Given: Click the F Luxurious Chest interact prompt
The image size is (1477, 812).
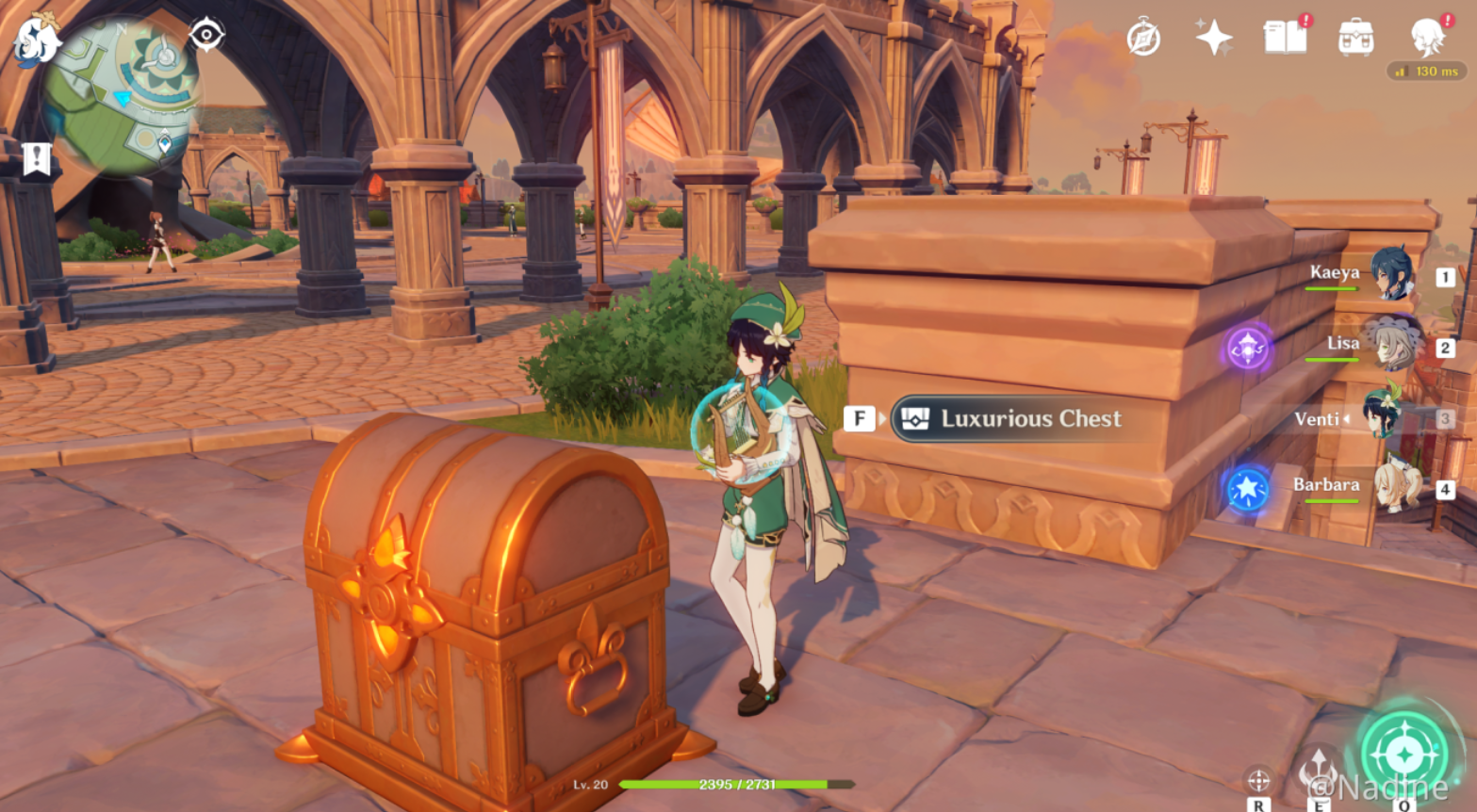Looking at the screenshot, I should pos(859,418).
